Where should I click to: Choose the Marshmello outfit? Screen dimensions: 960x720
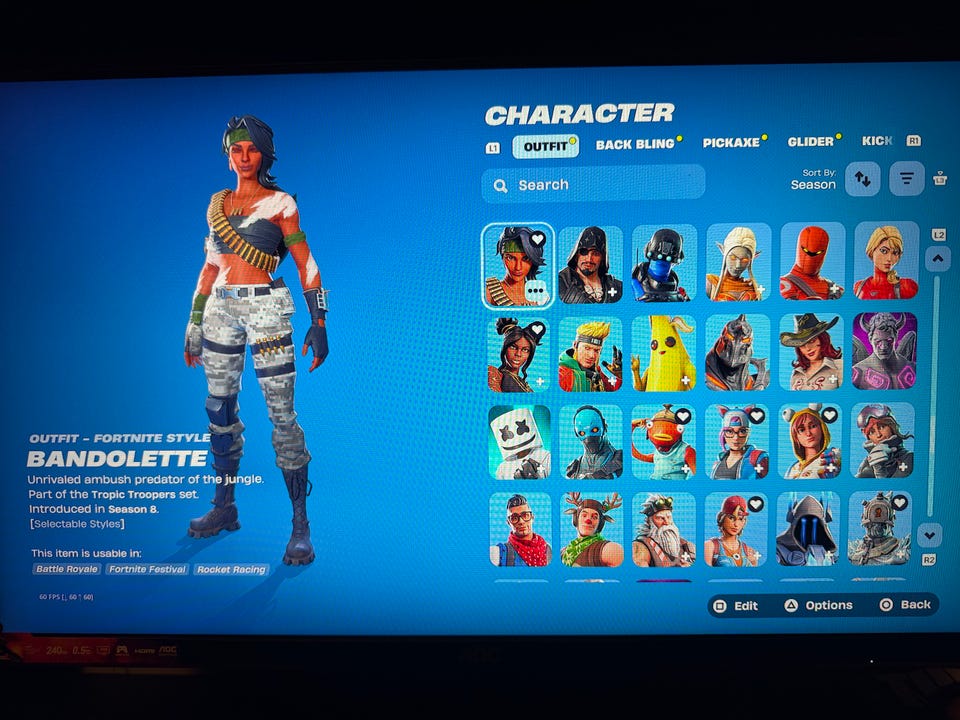[519, 441]
